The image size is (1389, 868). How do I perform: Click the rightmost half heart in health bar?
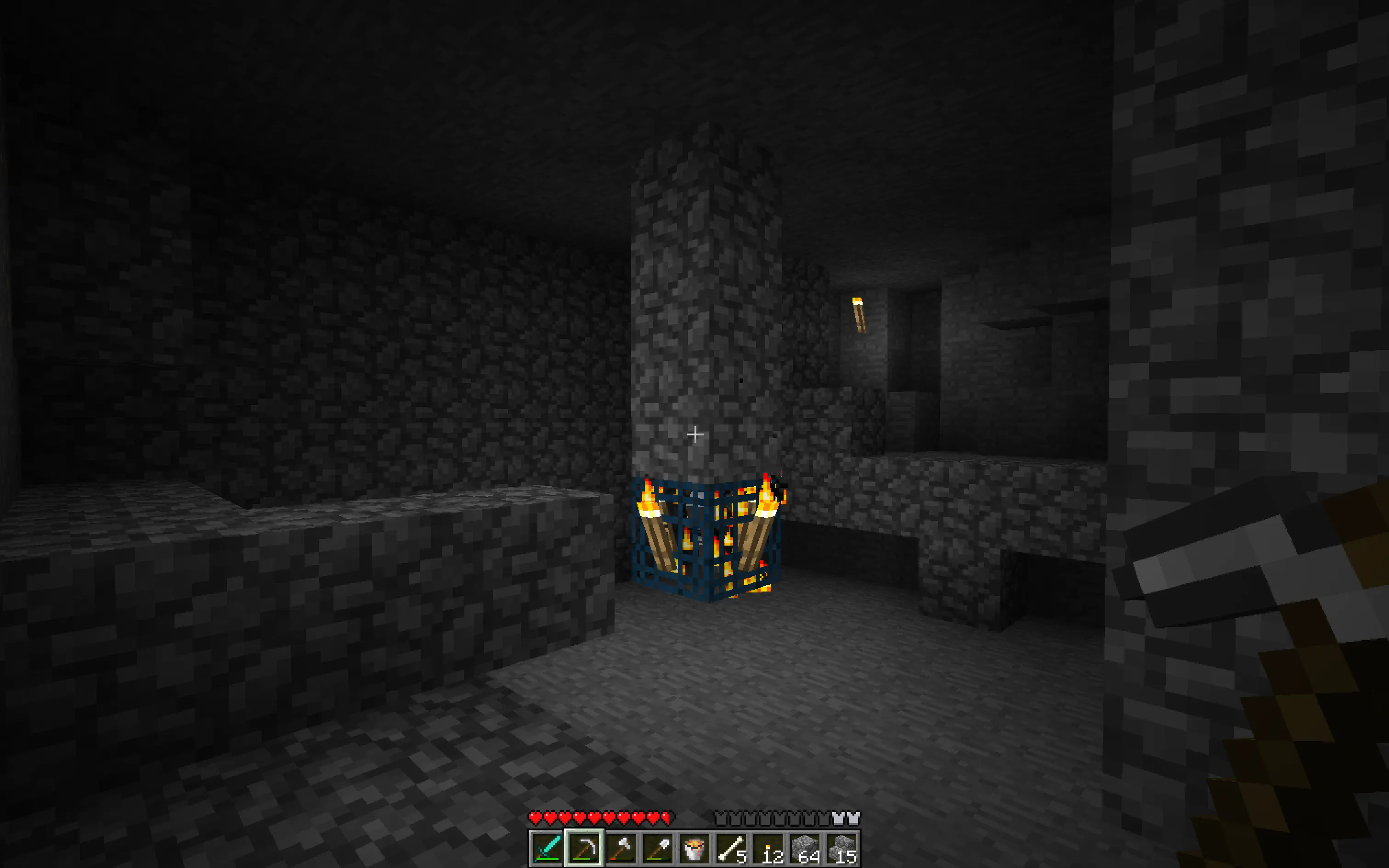point(664,817)
